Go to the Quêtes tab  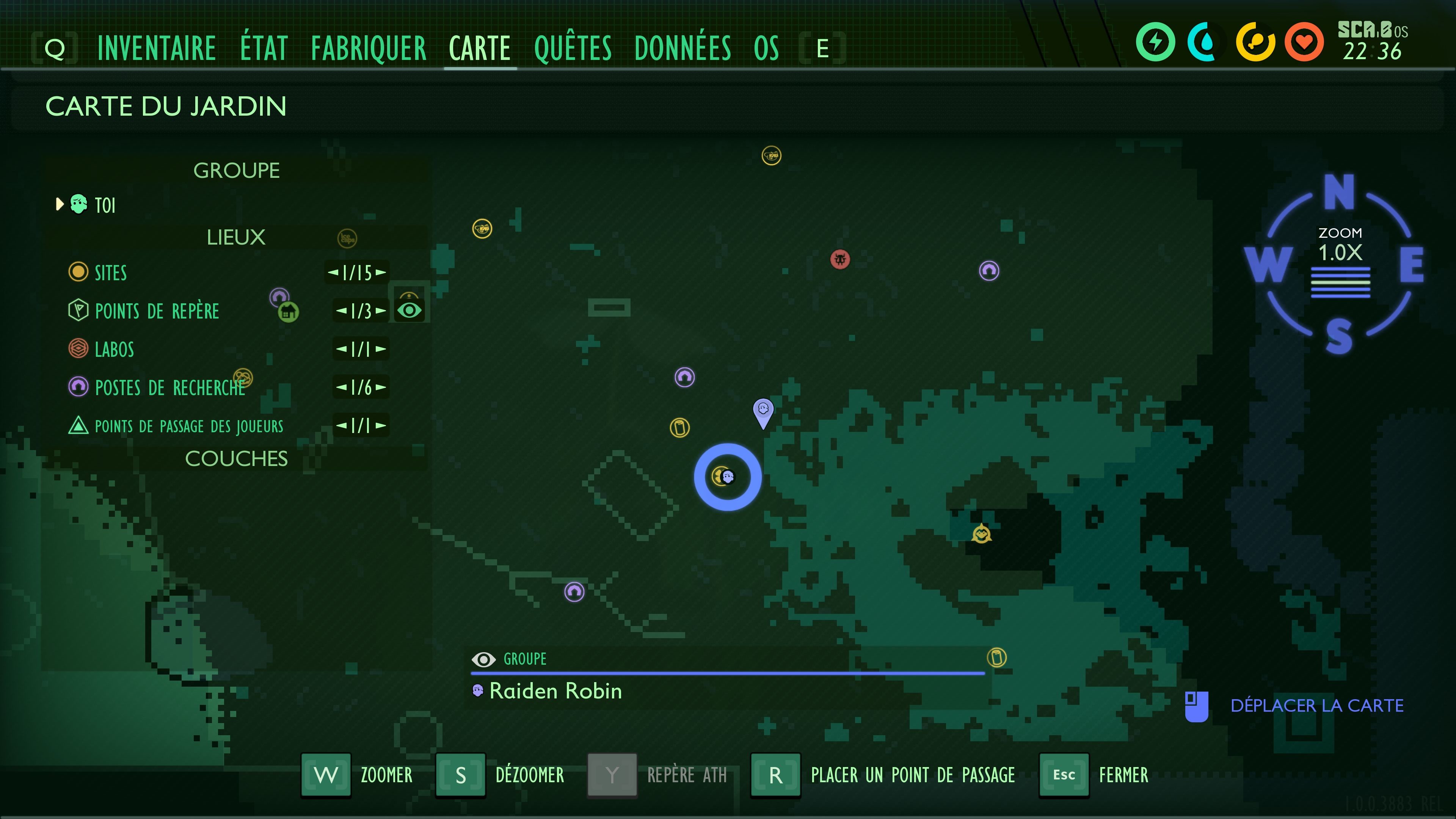pos(573,48)
